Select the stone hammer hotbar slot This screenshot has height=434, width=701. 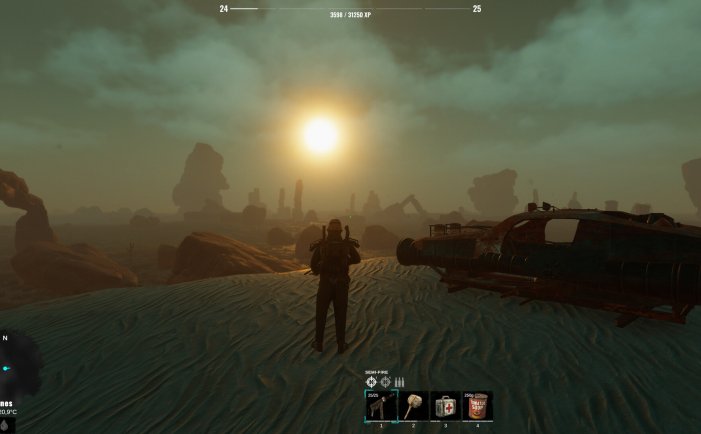coord(413,405)
